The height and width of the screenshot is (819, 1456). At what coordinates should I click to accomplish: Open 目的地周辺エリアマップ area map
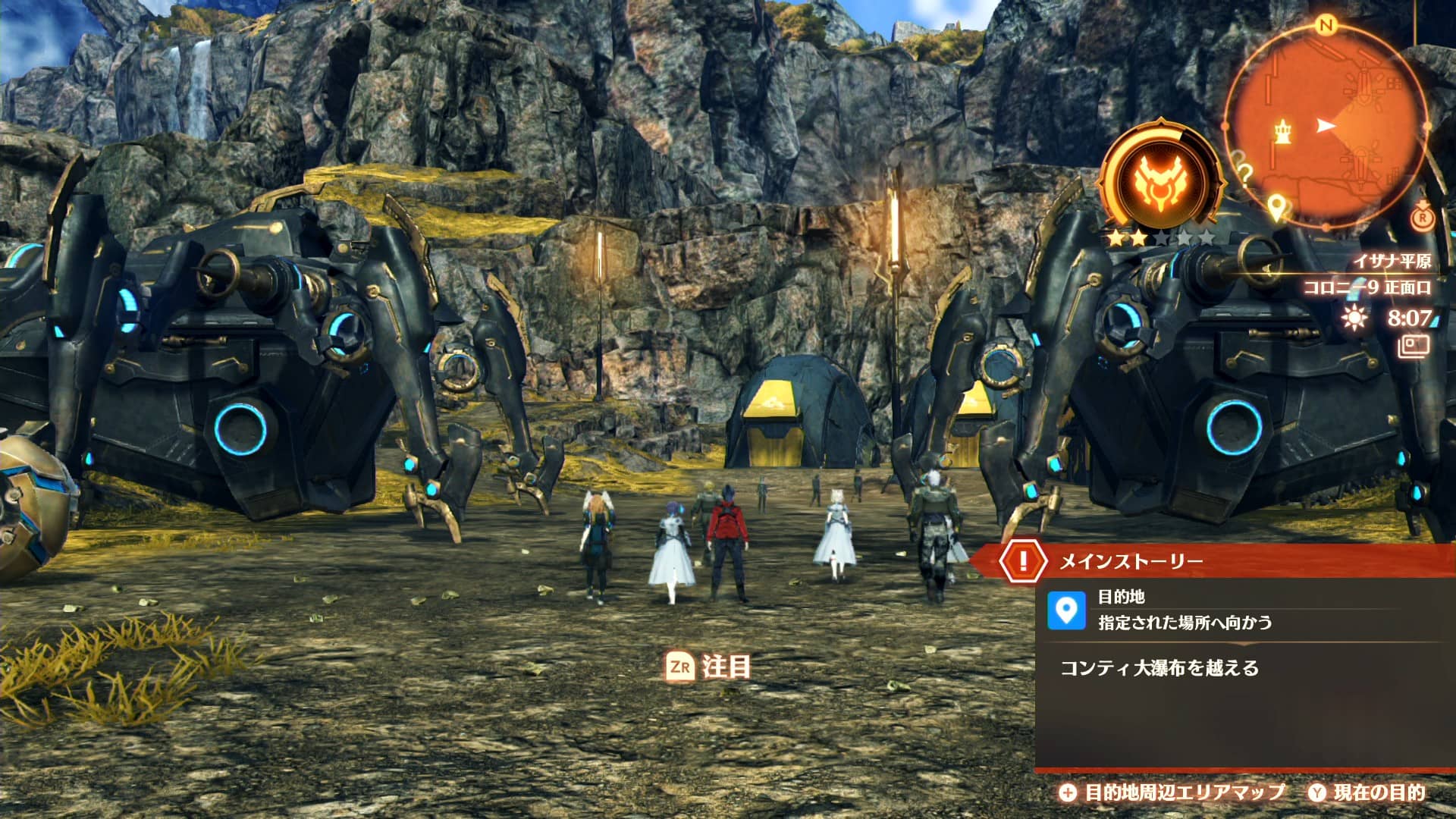[1172, 792]
